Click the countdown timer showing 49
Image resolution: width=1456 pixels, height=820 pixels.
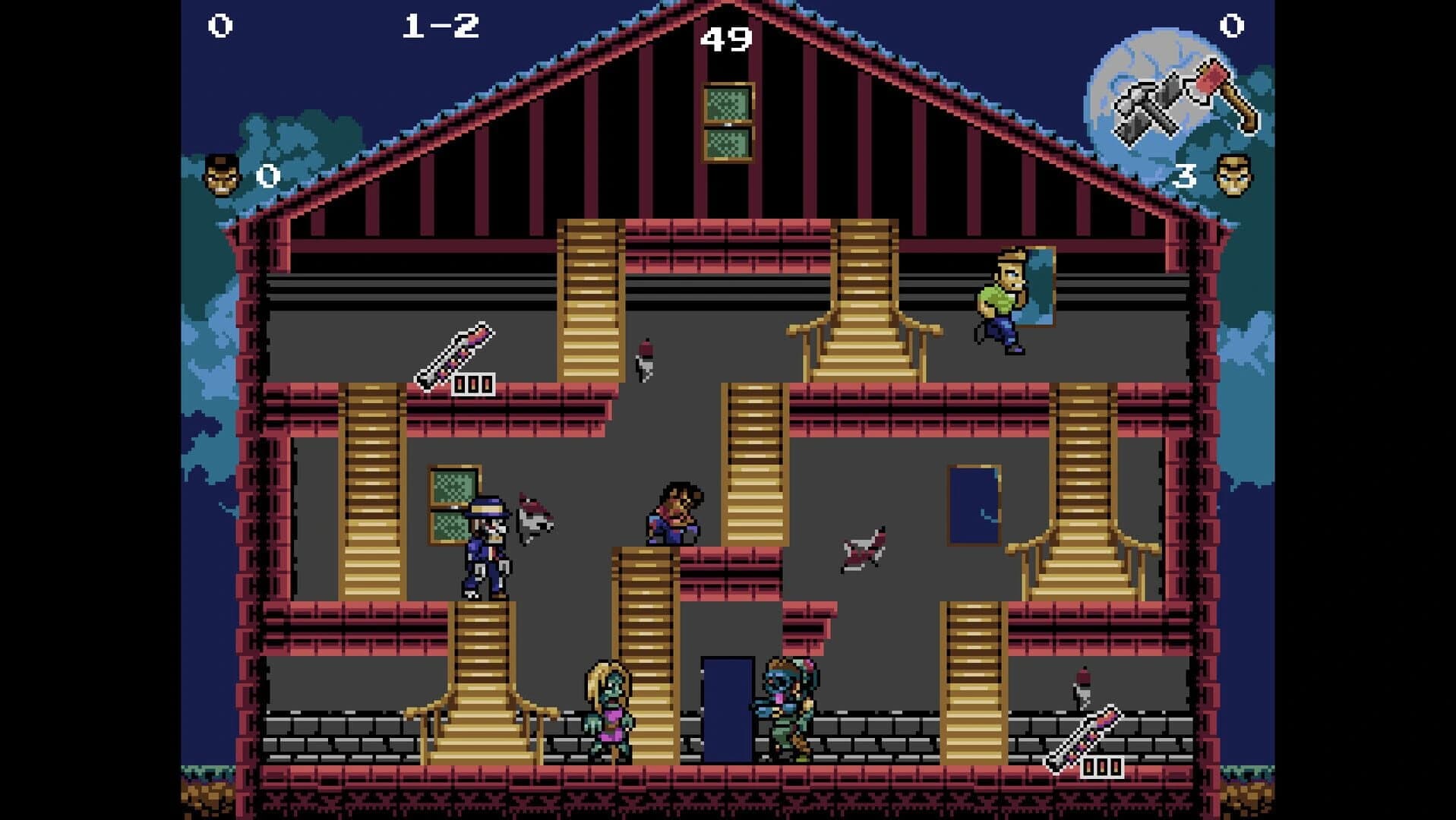tap(728, 38)
